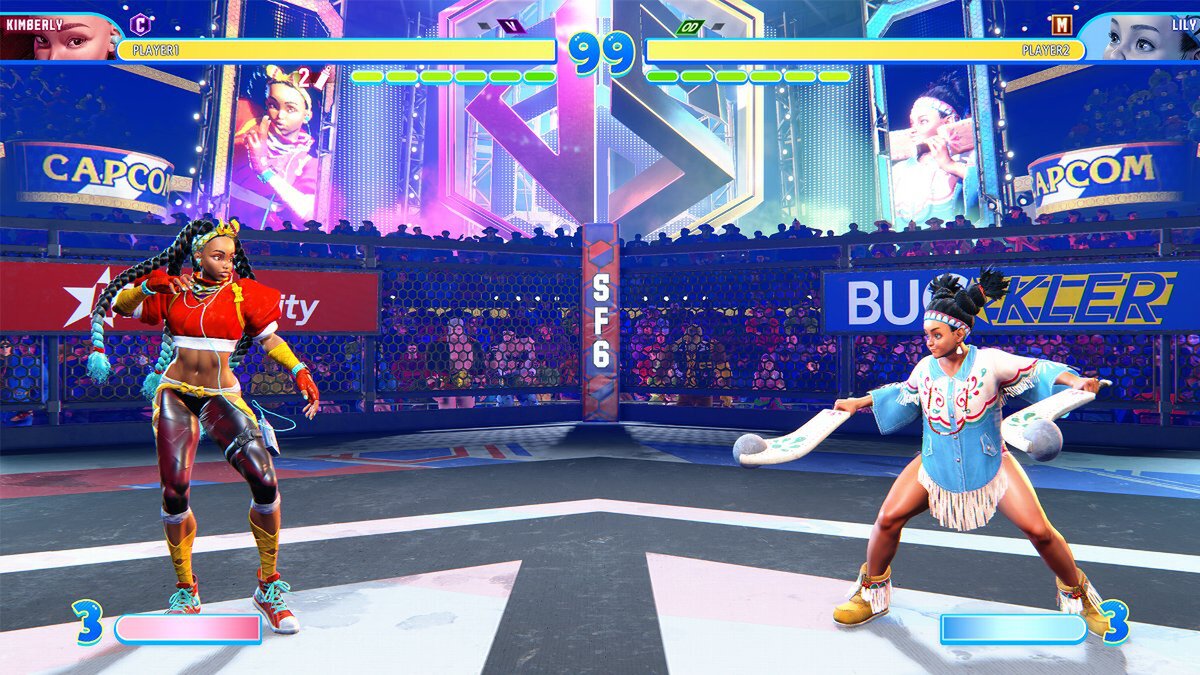Select Player 2's Modern control type icon
Viewport: 1200px width, 675px height.
point(1060,23)
